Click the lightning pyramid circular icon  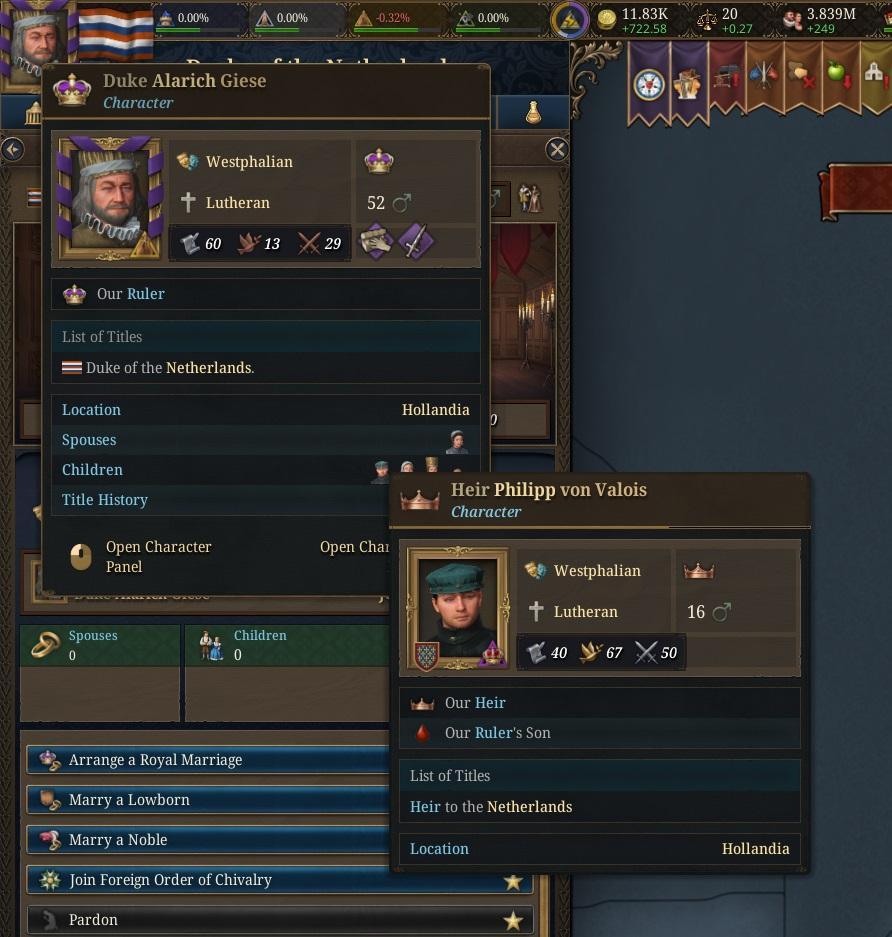point(570,21)
